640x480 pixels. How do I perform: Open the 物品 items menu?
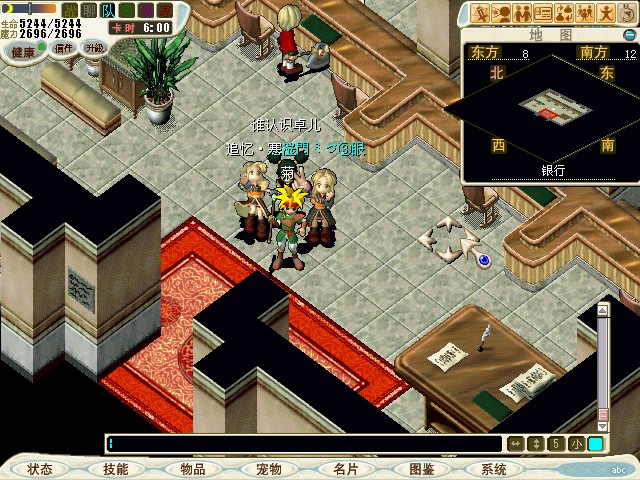[x=193, y=469]
